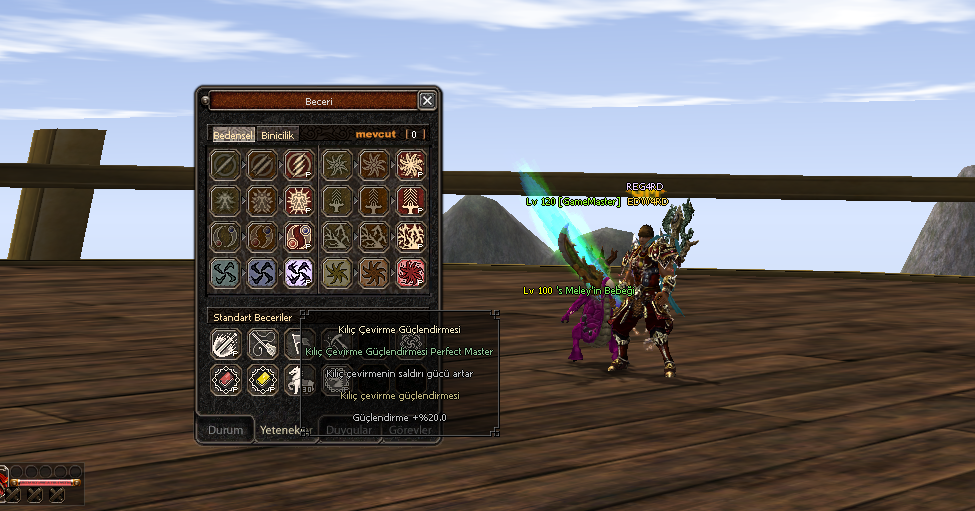This screenshot has width=975, height=511.
Task: Activate the purple pinwheel skill icon
Action: click(299, 273)
